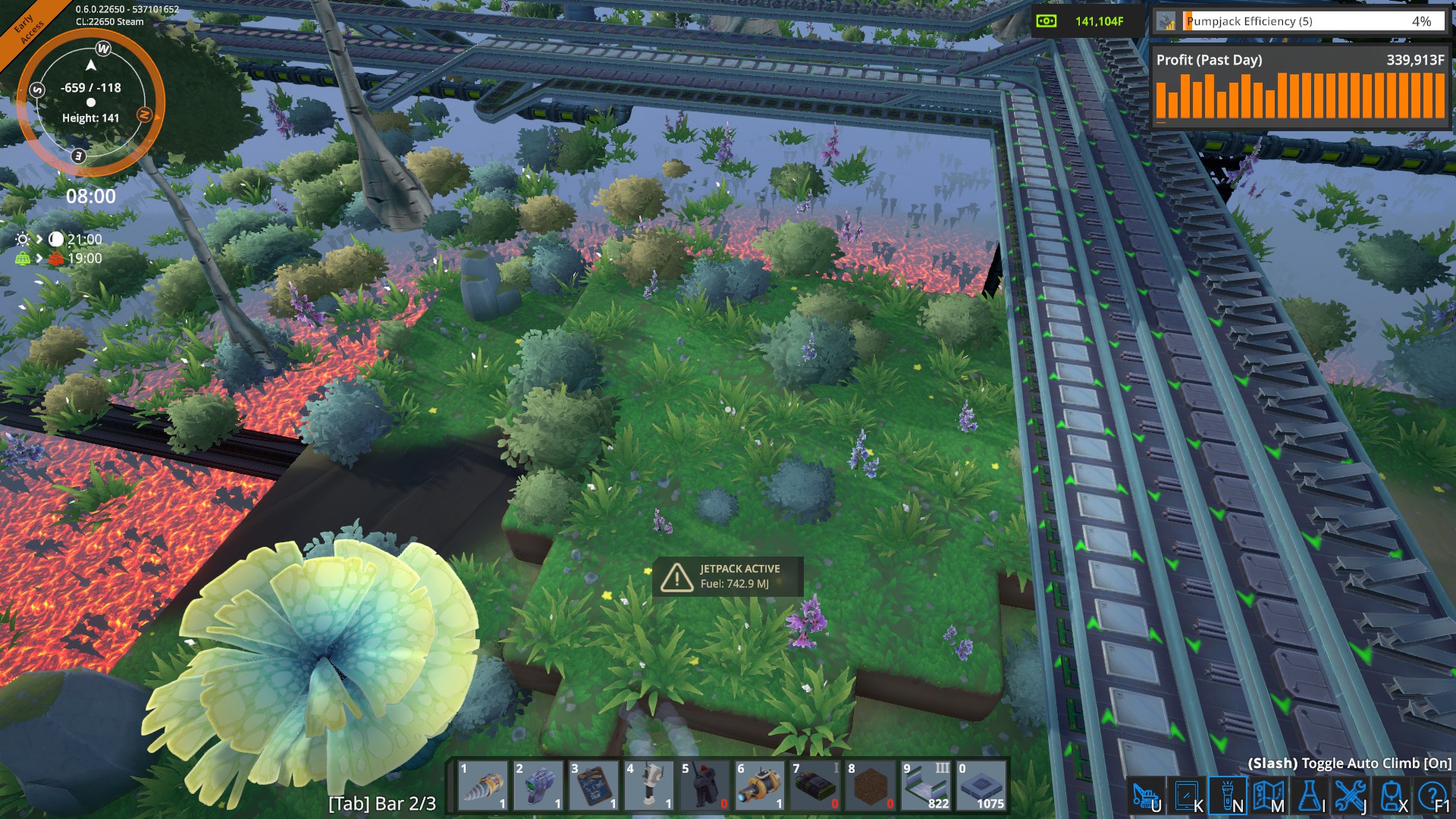Open the crane build menu icon
This screenshot has width=1456, height=819.
(1146, 796)
